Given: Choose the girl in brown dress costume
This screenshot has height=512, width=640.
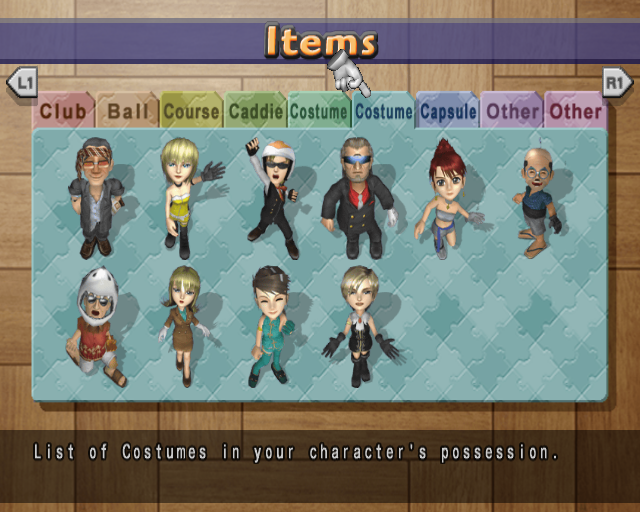Looking at the screenshot, I should click(183, 323).
